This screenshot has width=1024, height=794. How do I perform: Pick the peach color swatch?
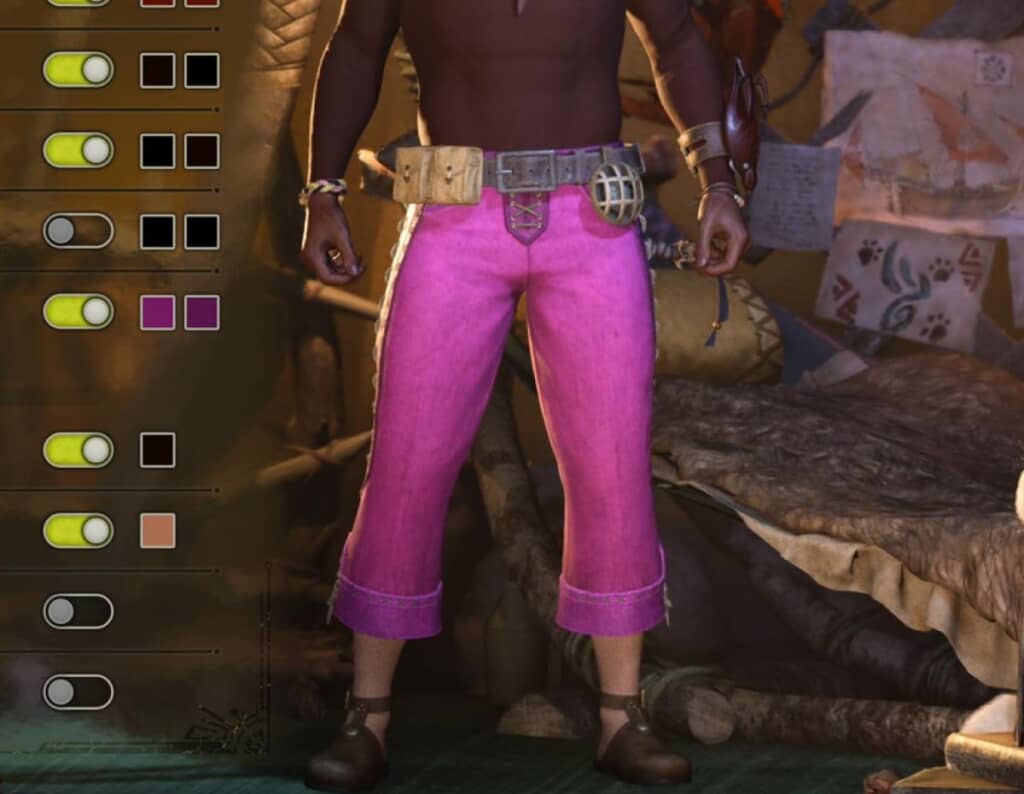coord(158,531)
